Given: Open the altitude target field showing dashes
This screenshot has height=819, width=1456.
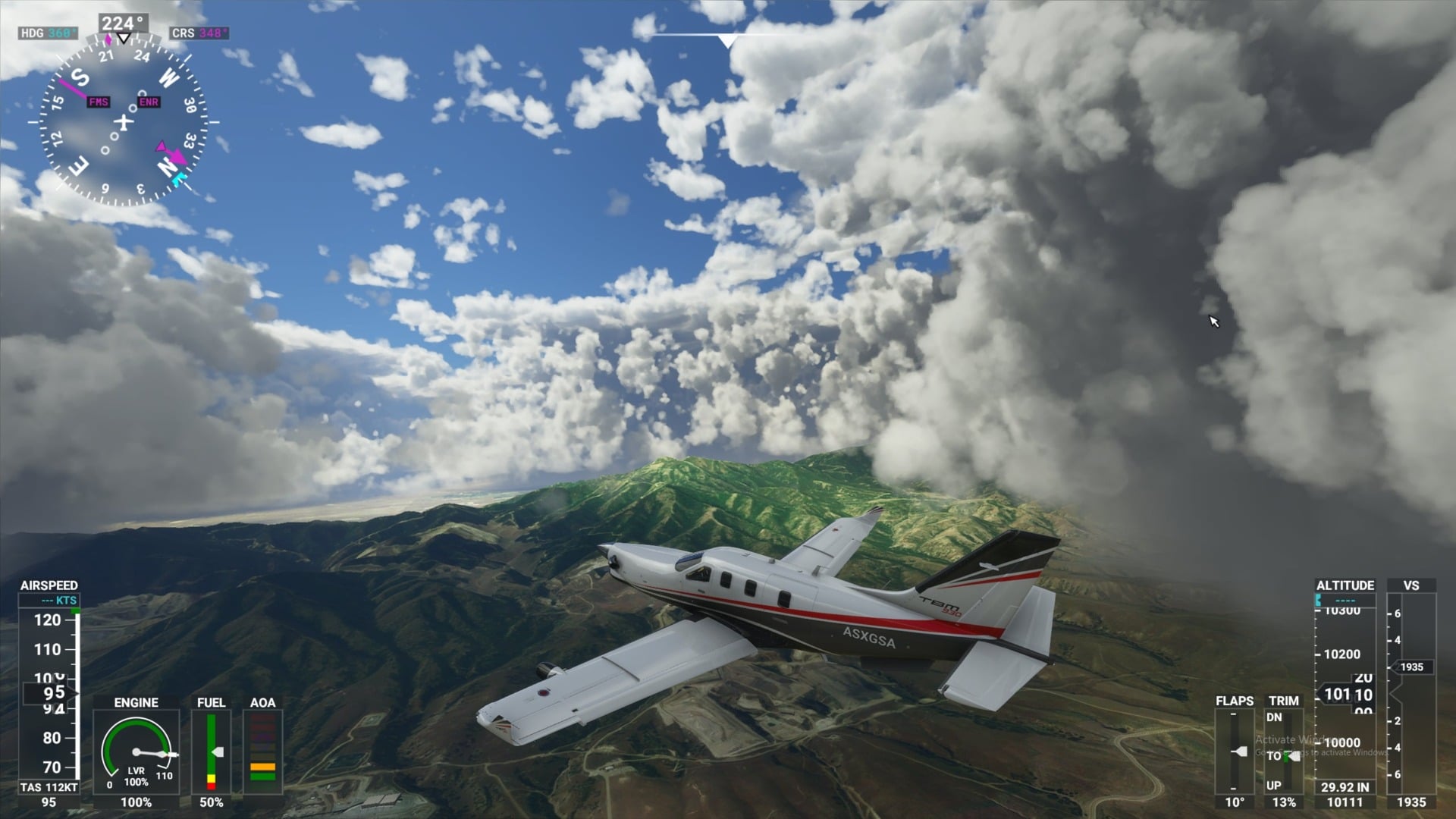Looking at the screenshot, I should (x=1345, y=599).
